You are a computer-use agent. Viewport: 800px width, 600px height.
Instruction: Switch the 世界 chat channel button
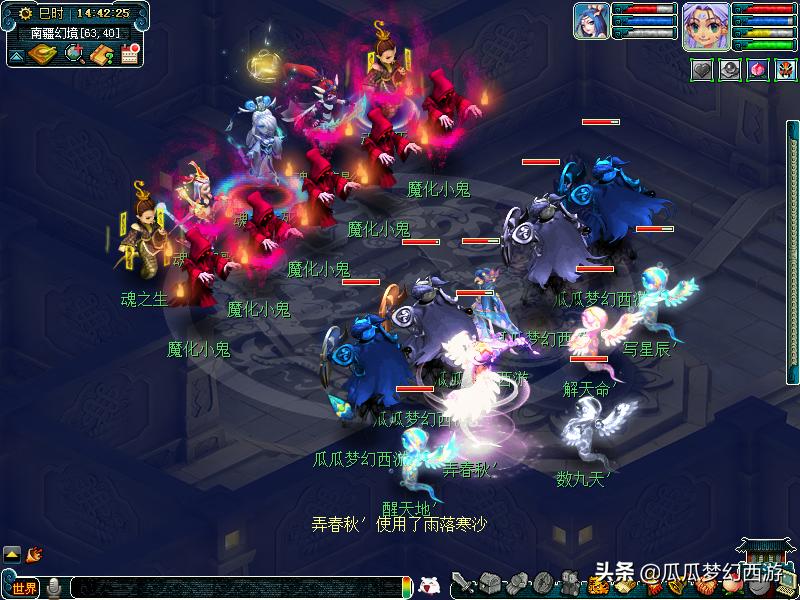coord(24,587)
